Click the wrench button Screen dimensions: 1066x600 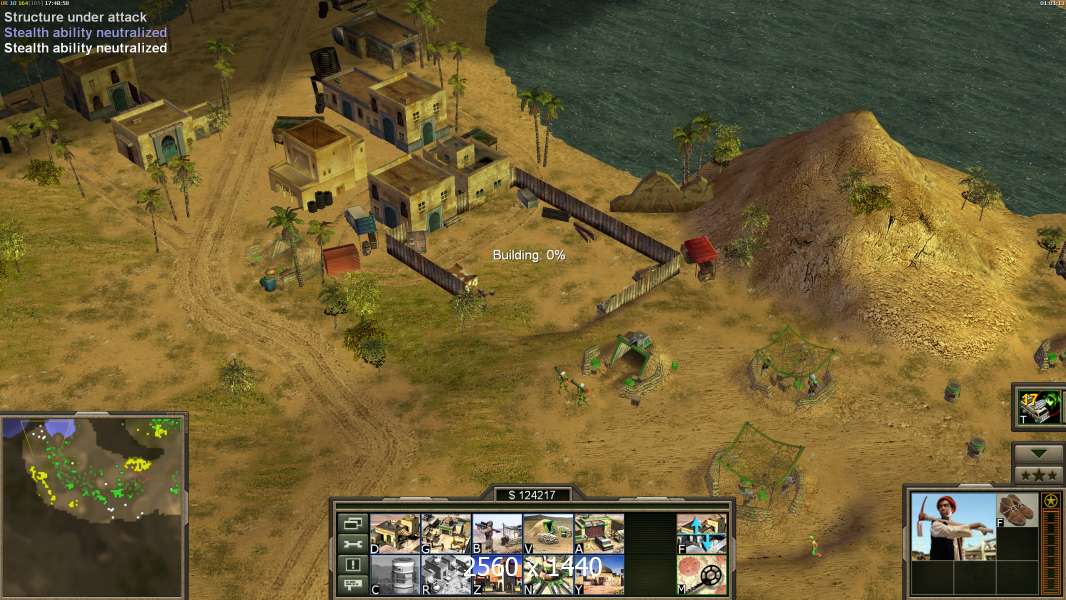click(352, 544)
